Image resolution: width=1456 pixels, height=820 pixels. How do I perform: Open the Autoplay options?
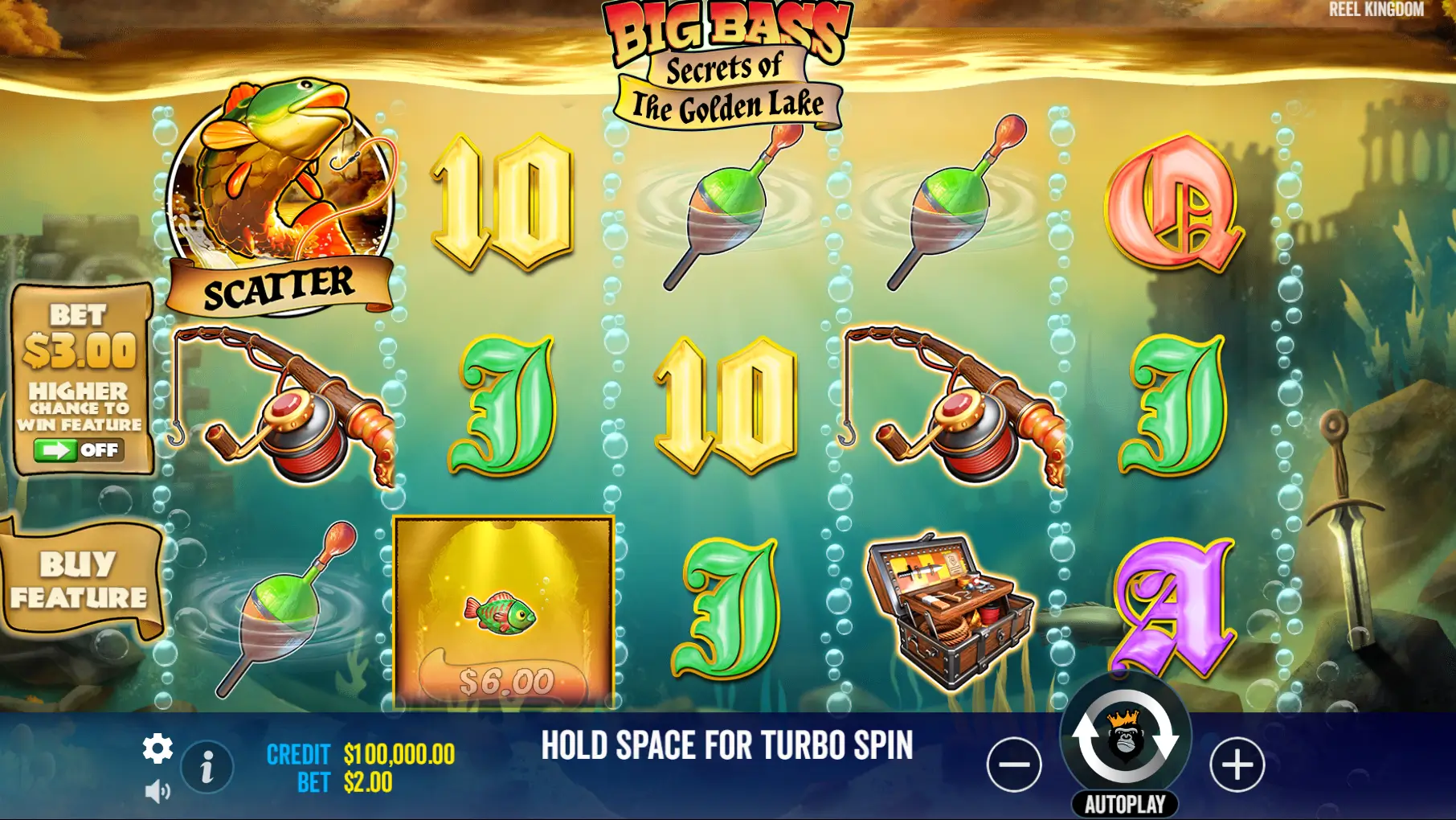point(1125,804)
